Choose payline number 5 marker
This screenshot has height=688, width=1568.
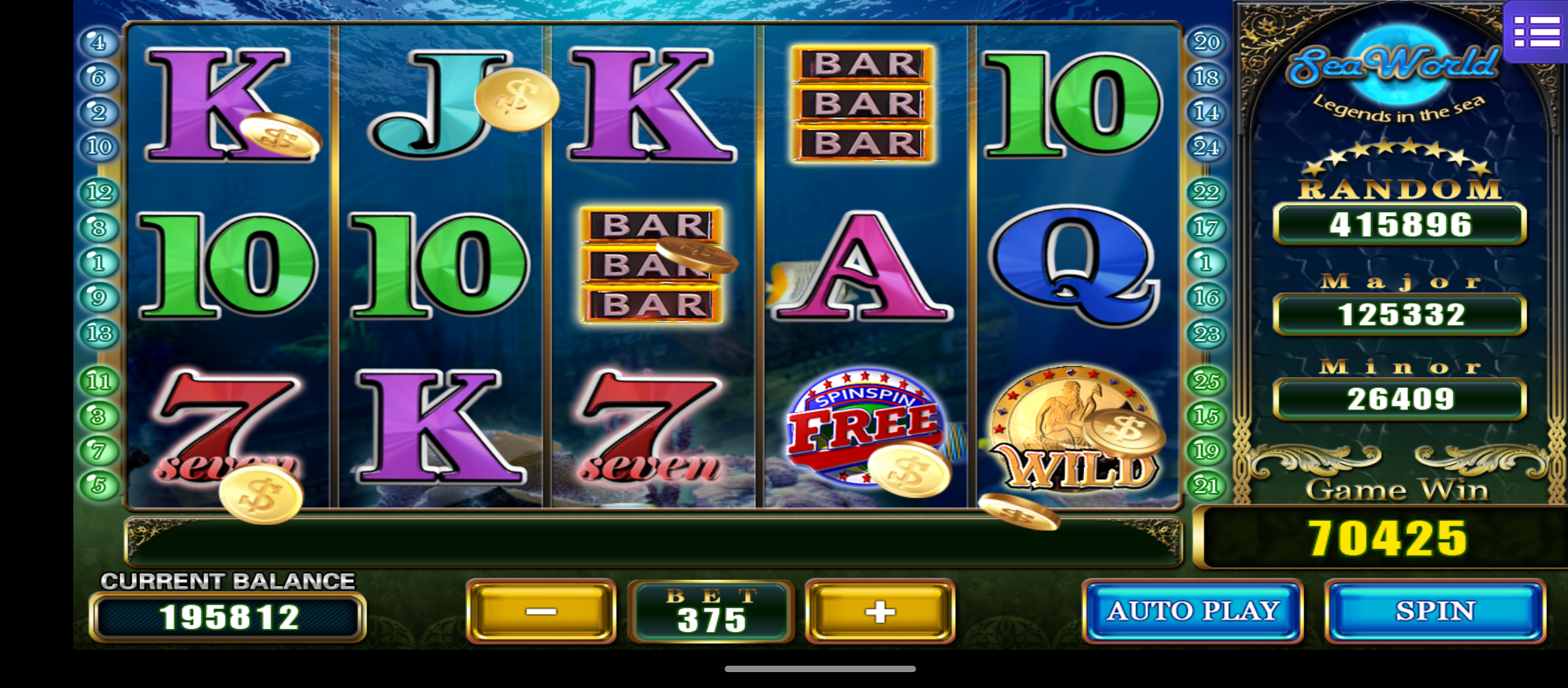point(98,486)
